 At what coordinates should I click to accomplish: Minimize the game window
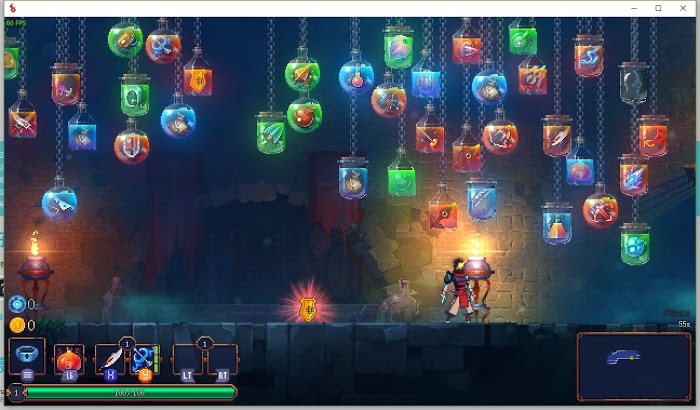(632, 8)
